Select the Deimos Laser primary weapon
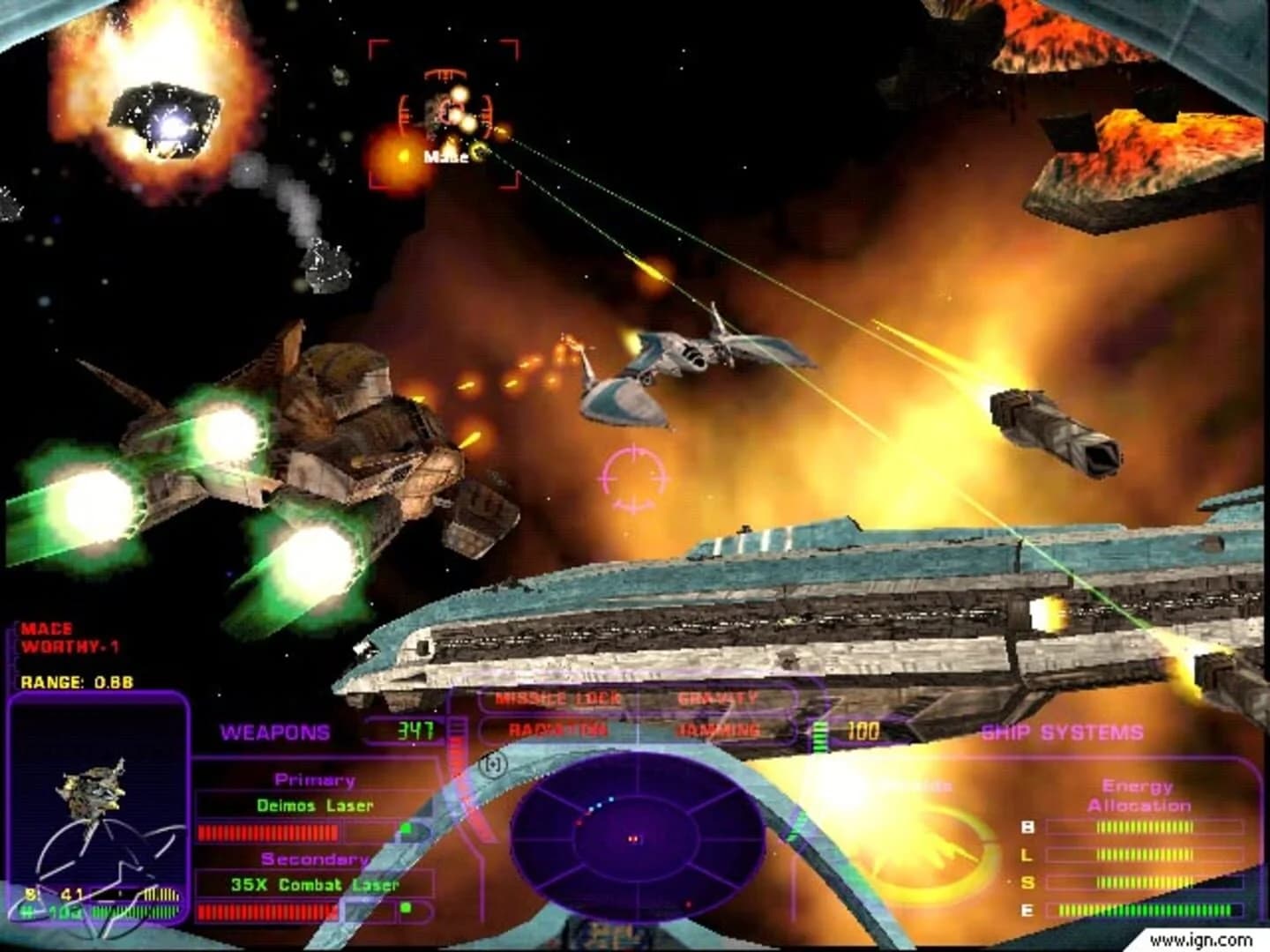 316,805
